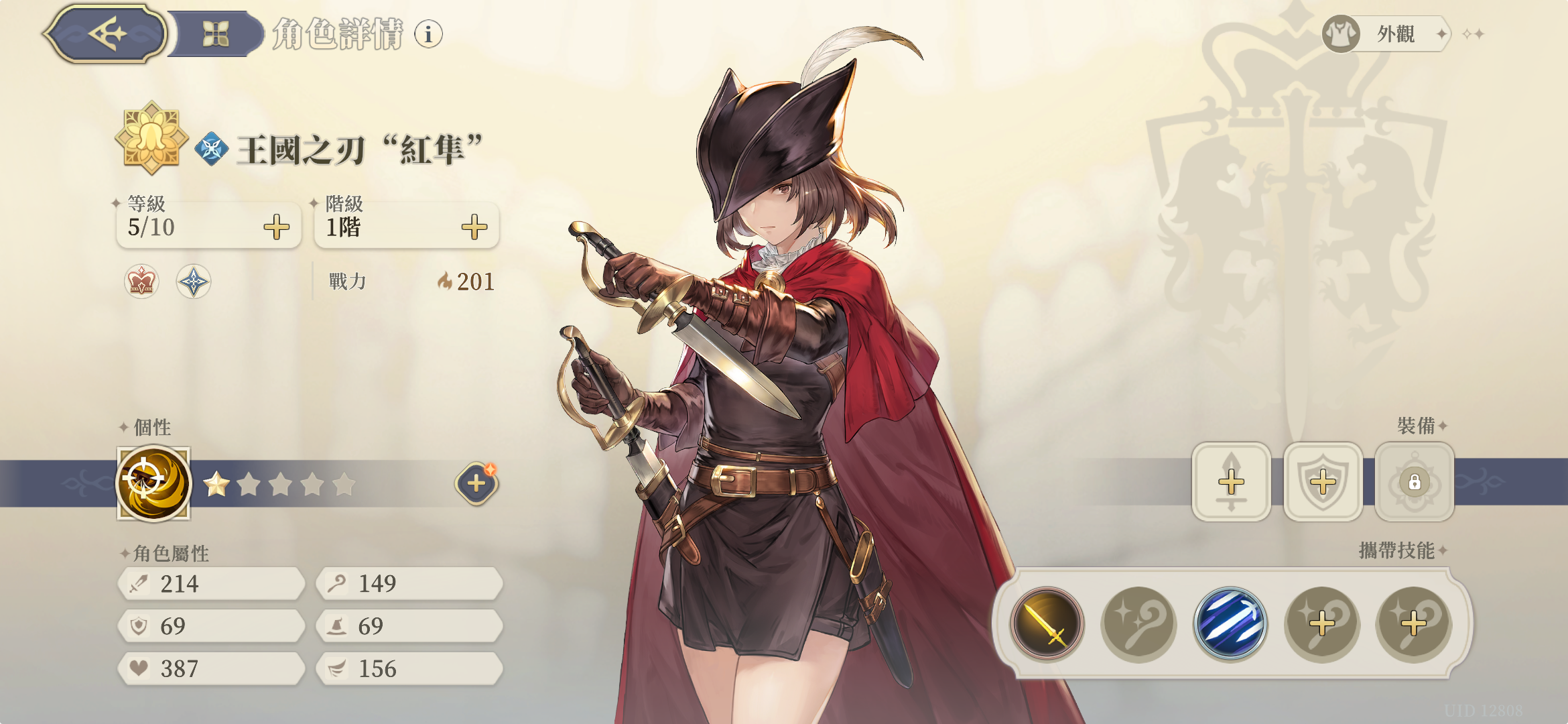Tap the blue diamond element icon
Image resolution: width=1568 pixels, height=724 pixels.
[x=212, y=149]
